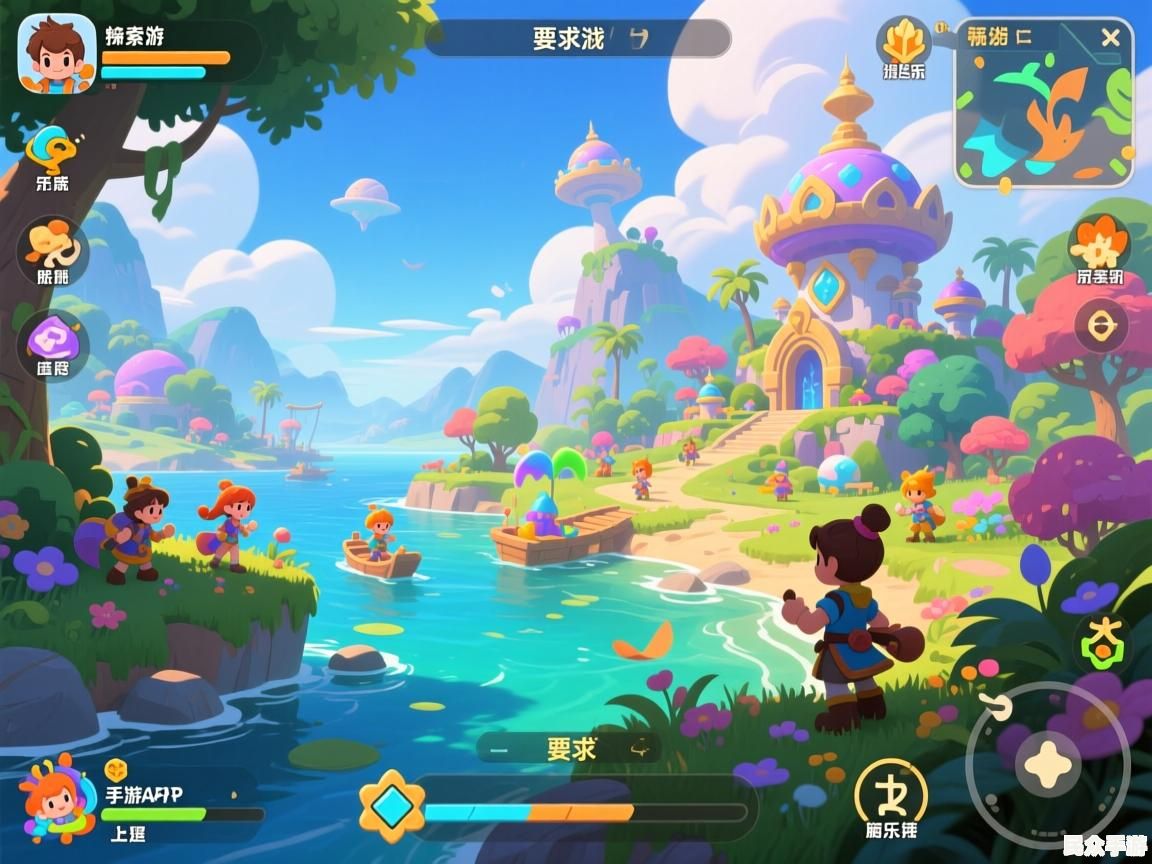Tap the golden leaf crest icon
1152x864 pixels.
pos(903,42)
